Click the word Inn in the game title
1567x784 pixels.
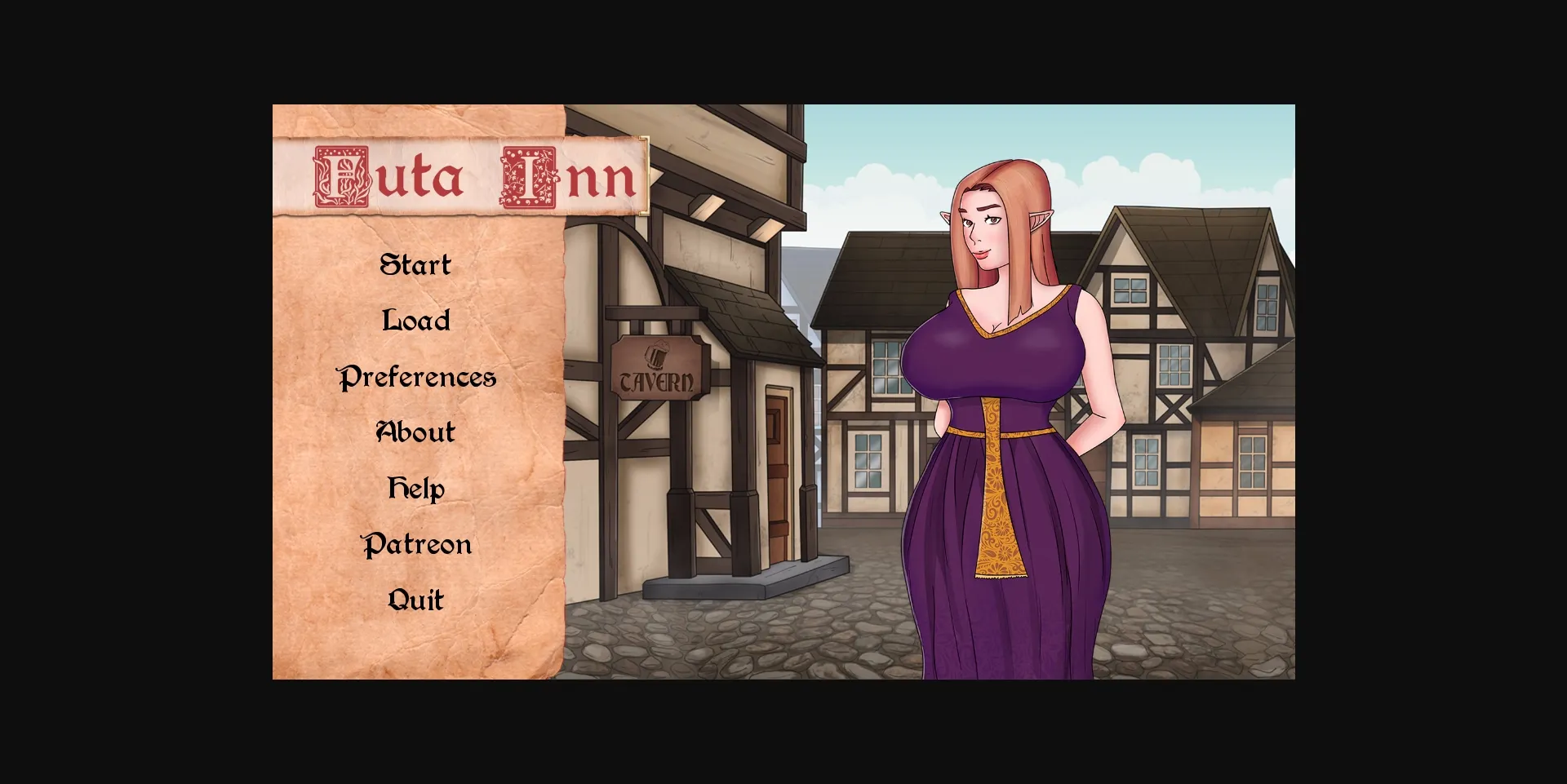(x=563, y=178)
